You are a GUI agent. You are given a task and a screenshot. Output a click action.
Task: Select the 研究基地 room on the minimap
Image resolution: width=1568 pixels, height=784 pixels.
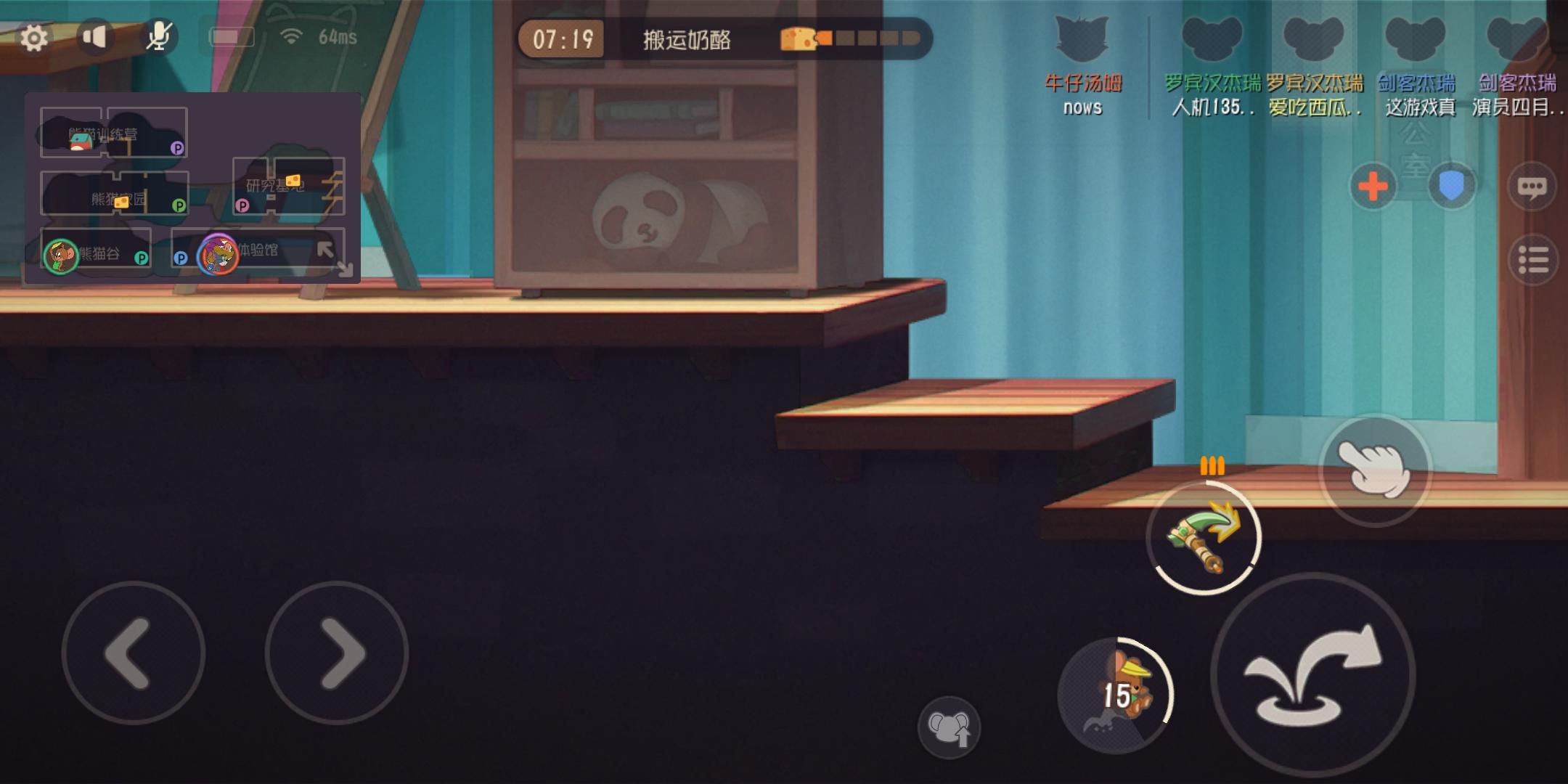tap(274, 185)
